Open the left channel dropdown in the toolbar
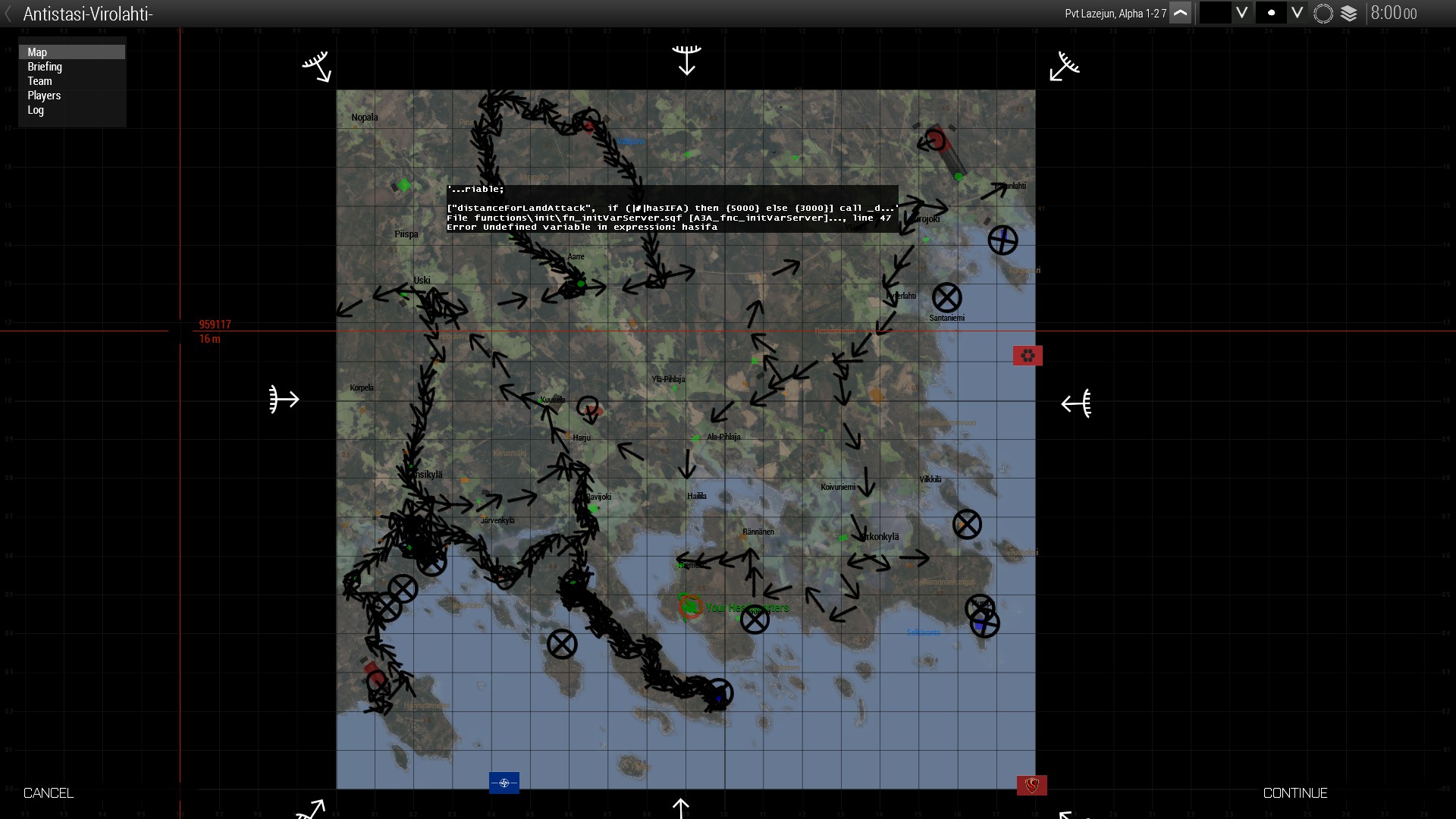 point(1242,13)
